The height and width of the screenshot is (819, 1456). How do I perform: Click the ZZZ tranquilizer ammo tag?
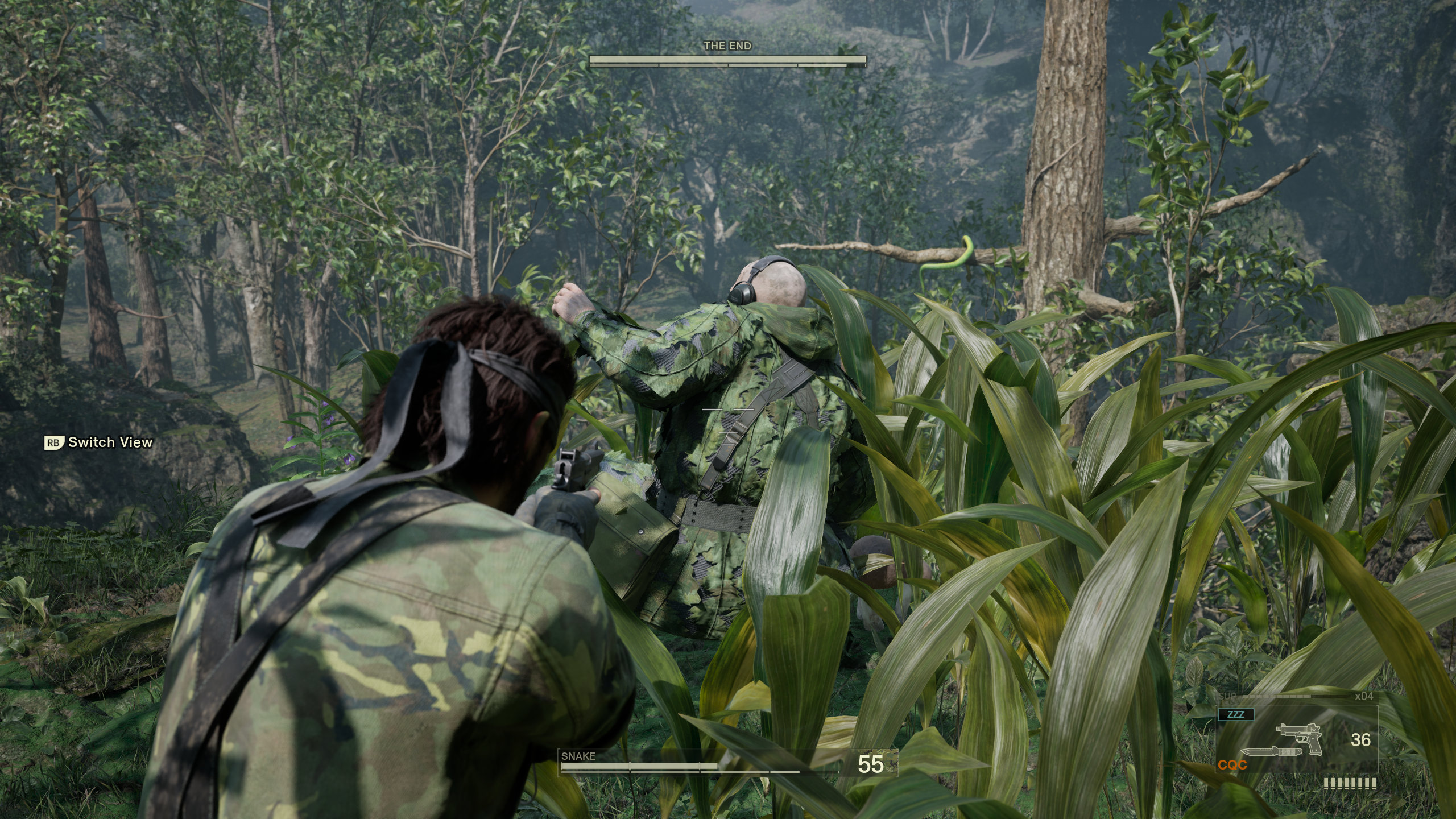pos(1236,714)
